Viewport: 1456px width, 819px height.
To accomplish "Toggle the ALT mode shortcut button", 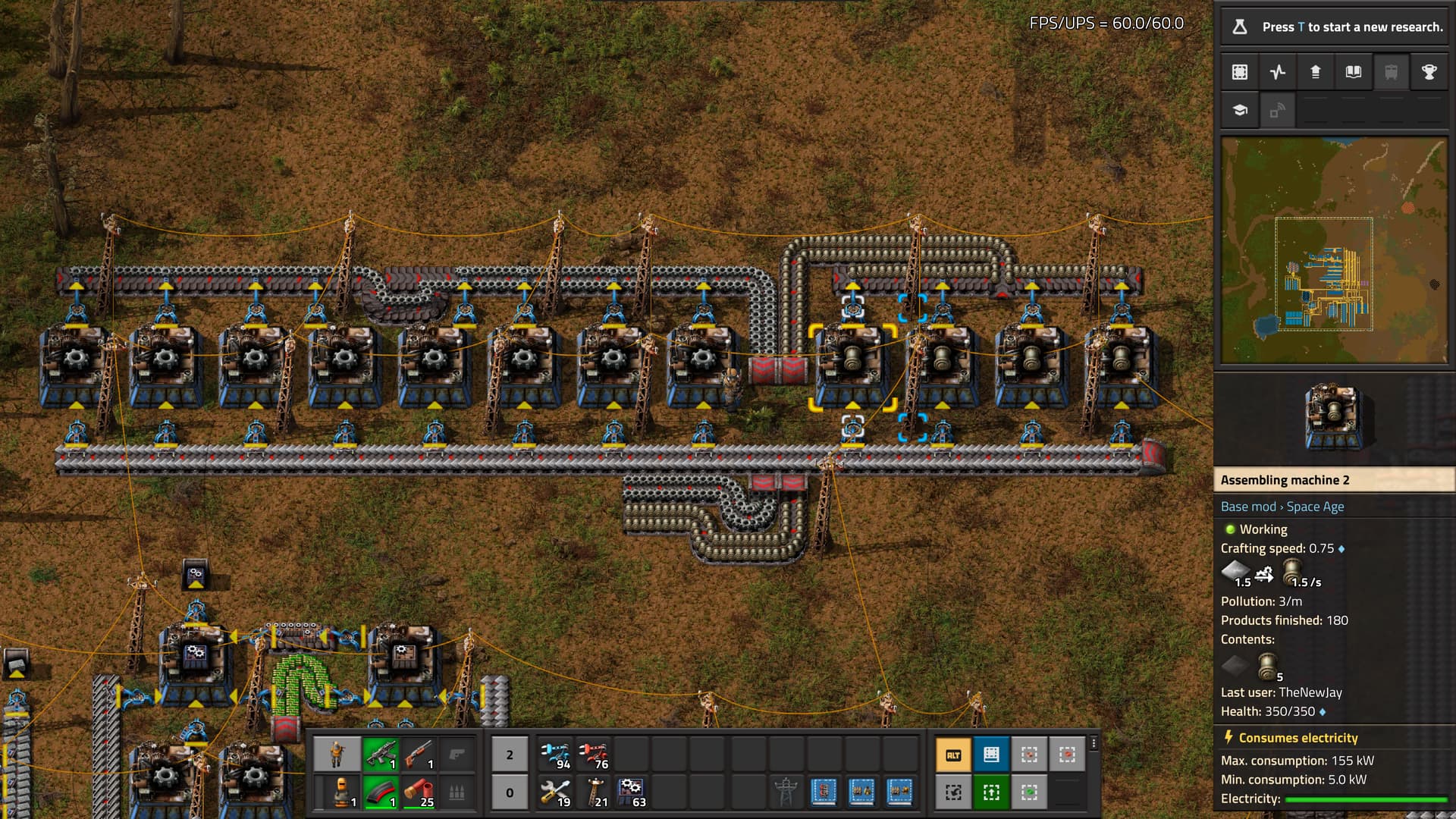I will [953, 755].
